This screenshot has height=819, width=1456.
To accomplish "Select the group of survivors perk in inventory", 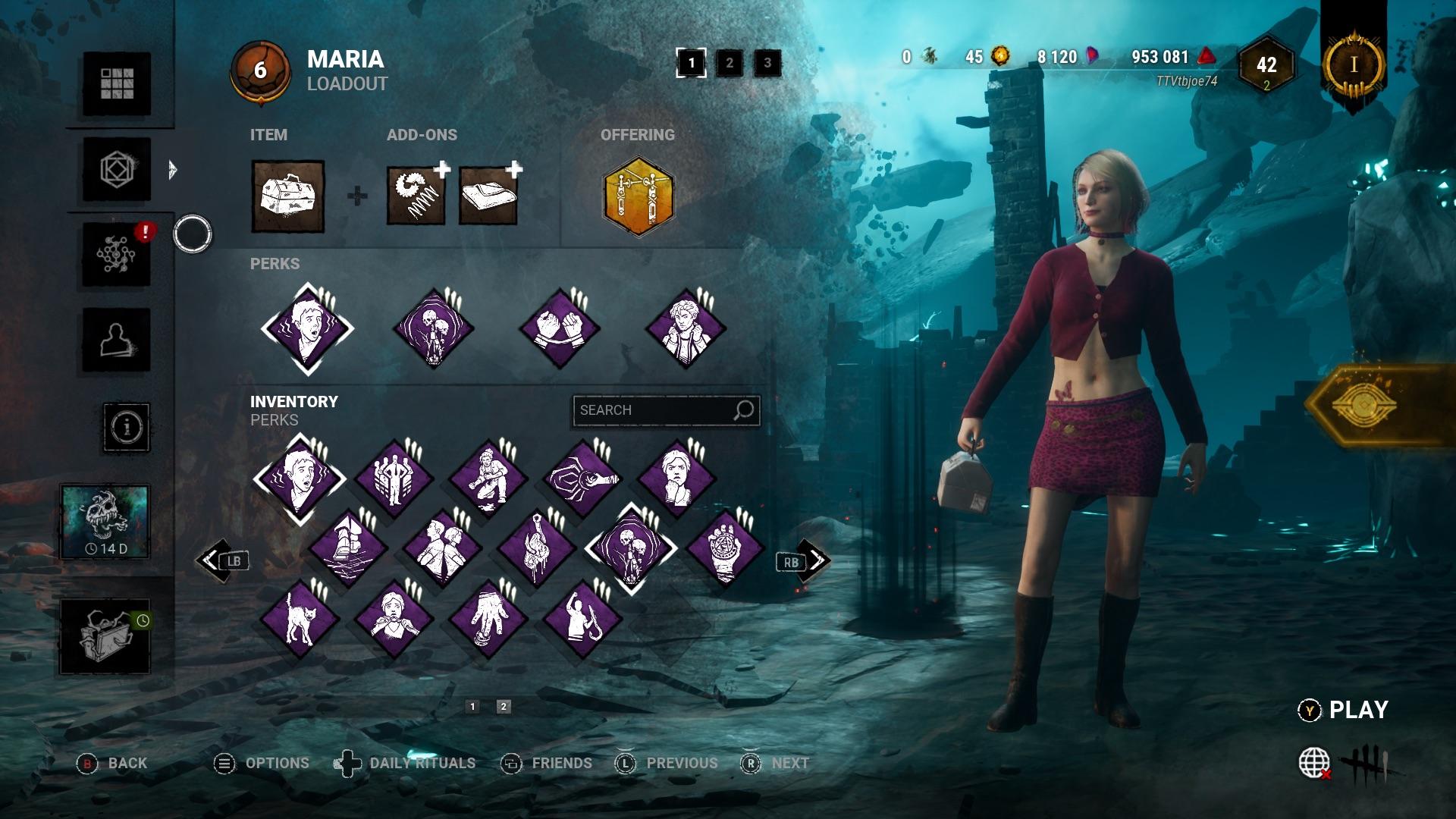I will (394, 479).
